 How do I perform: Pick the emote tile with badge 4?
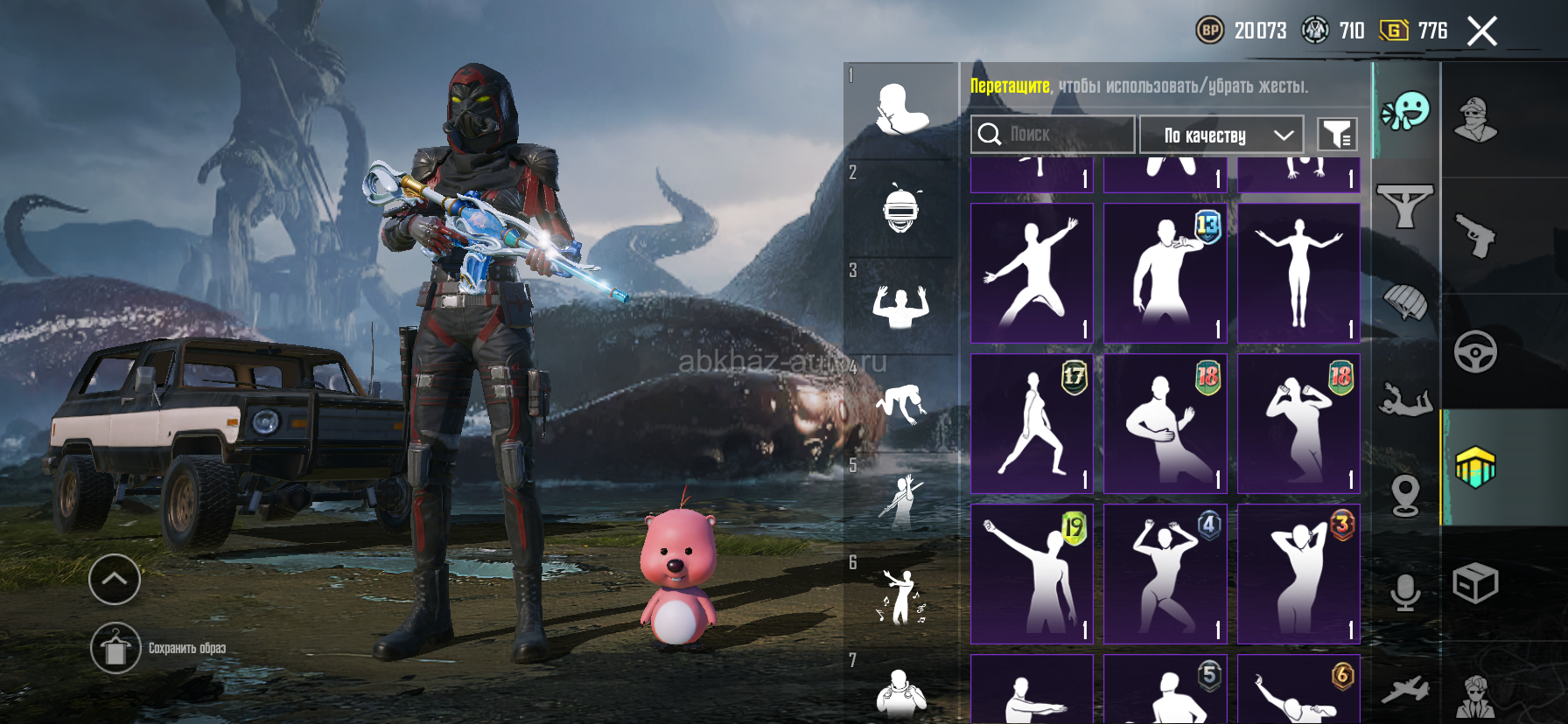(x=1165, y=574)
